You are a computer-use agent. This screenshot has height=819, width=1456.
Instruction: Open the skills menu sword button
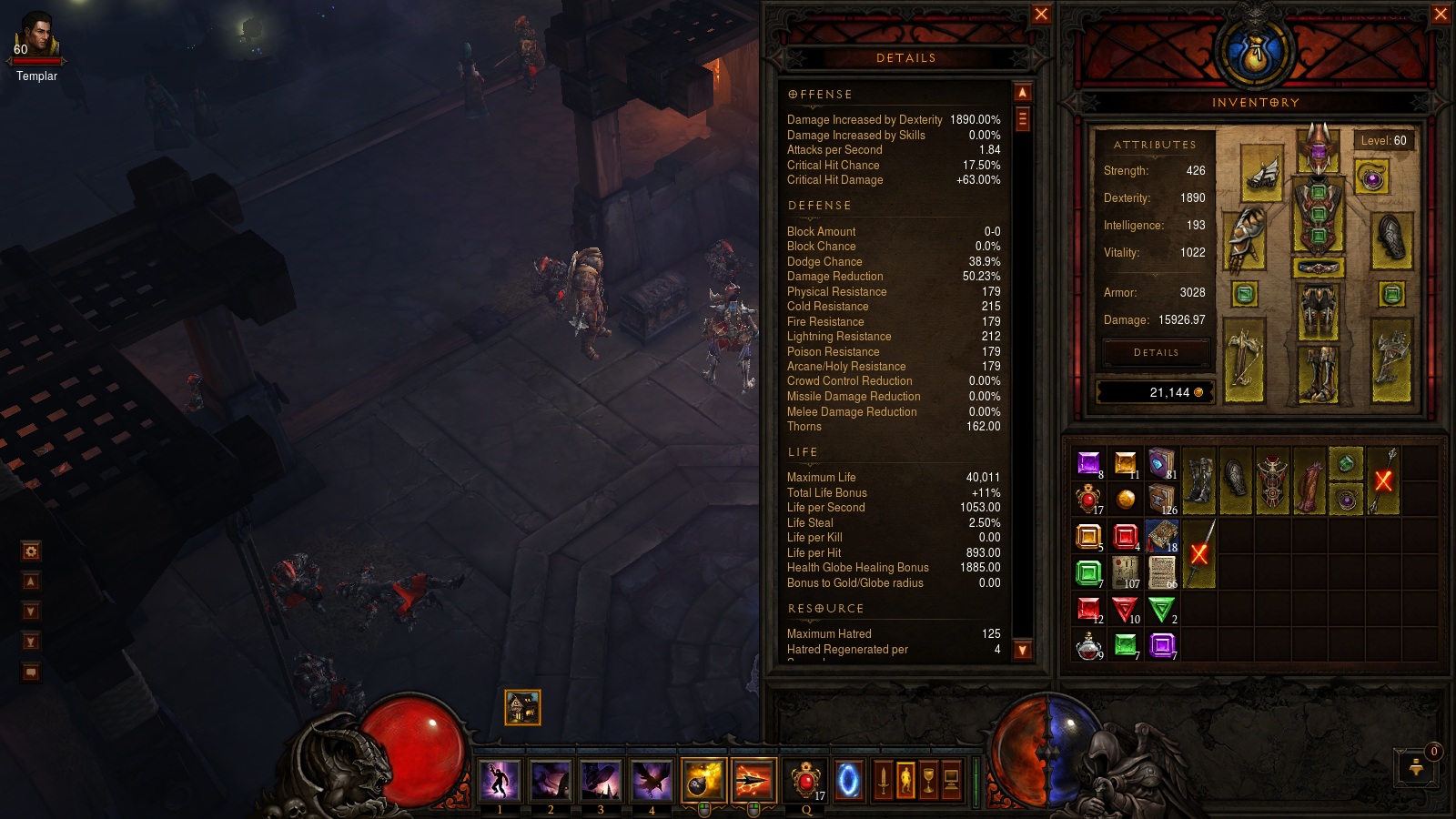tap(883, 781)
